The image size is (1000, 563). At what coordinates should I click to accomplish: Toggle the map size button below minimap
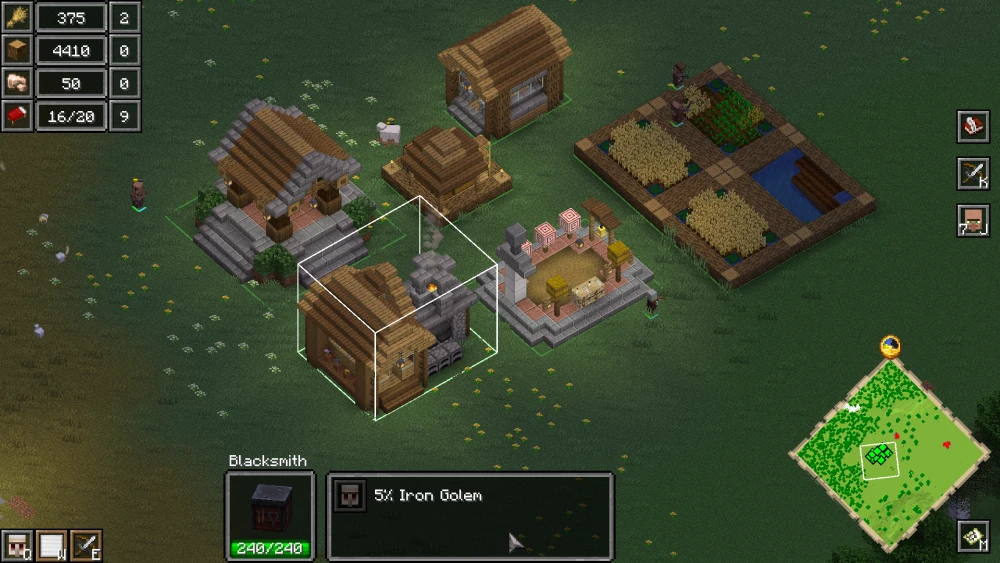(x=973, y=536)
